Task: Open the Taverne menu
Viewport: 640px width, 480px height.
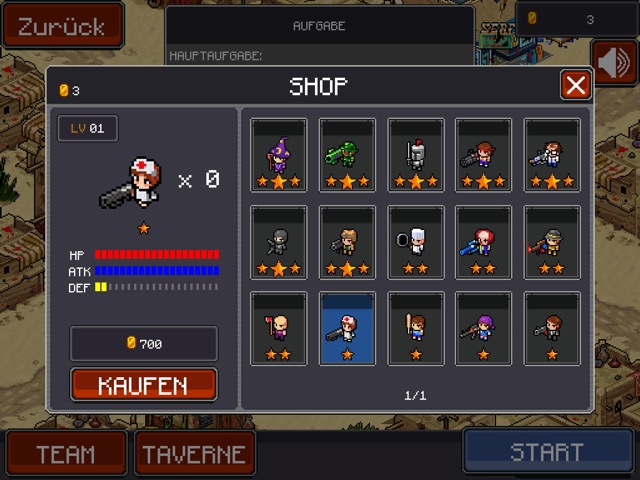Action: click(195, 453)
